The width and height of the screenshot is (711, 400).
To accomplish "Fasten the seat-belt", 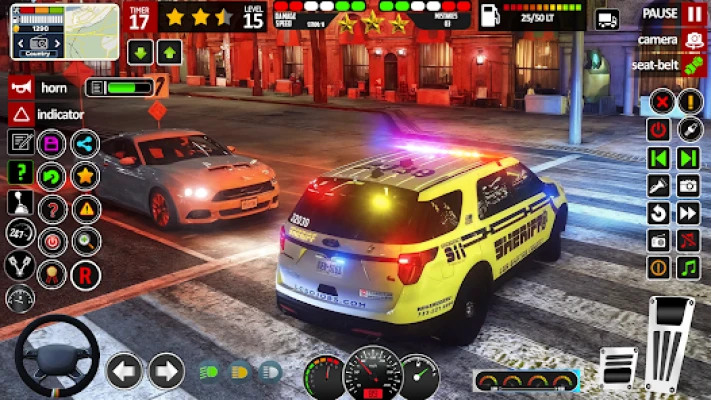I will pyautogui.click(x=693, y=65).
